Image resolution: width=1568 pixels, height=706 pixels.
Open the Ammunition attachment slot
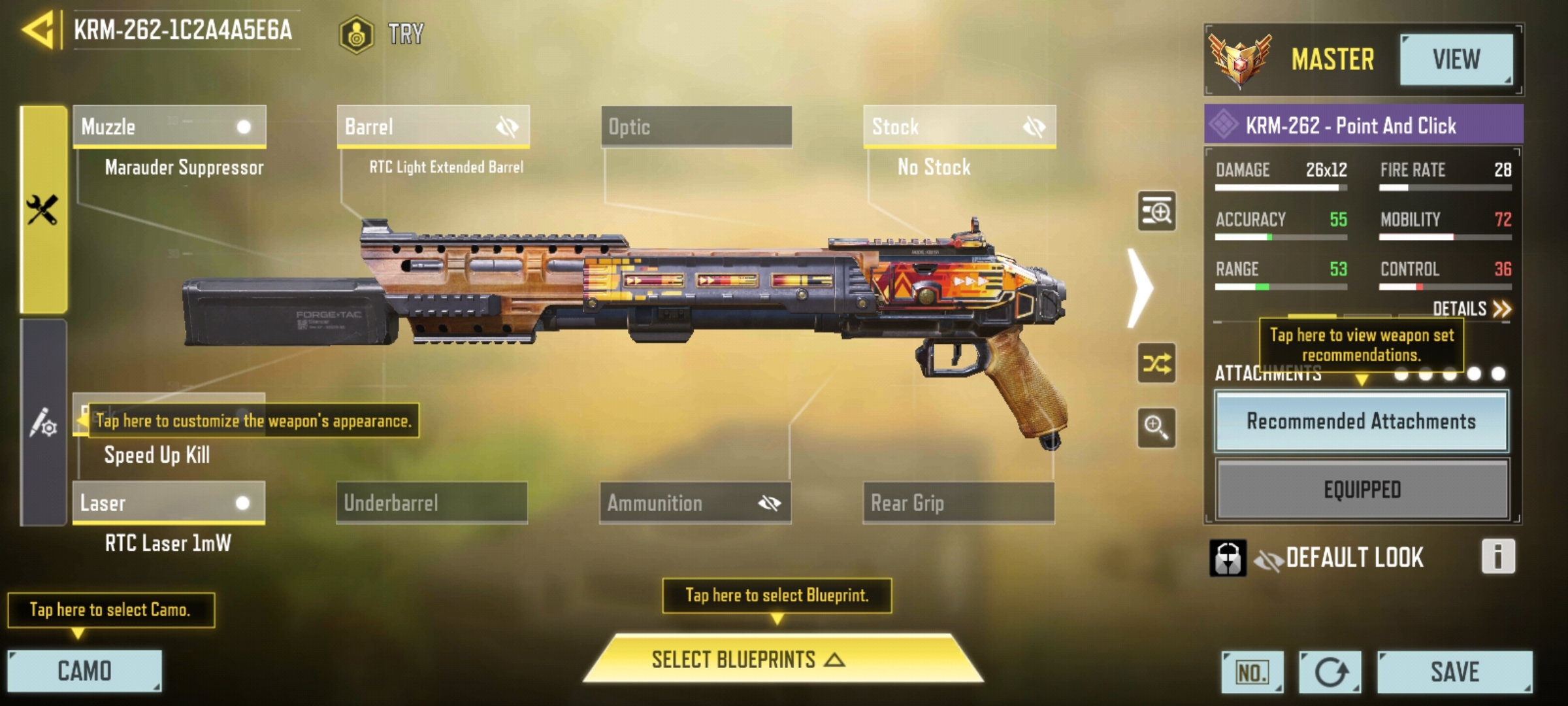point(695,503)
